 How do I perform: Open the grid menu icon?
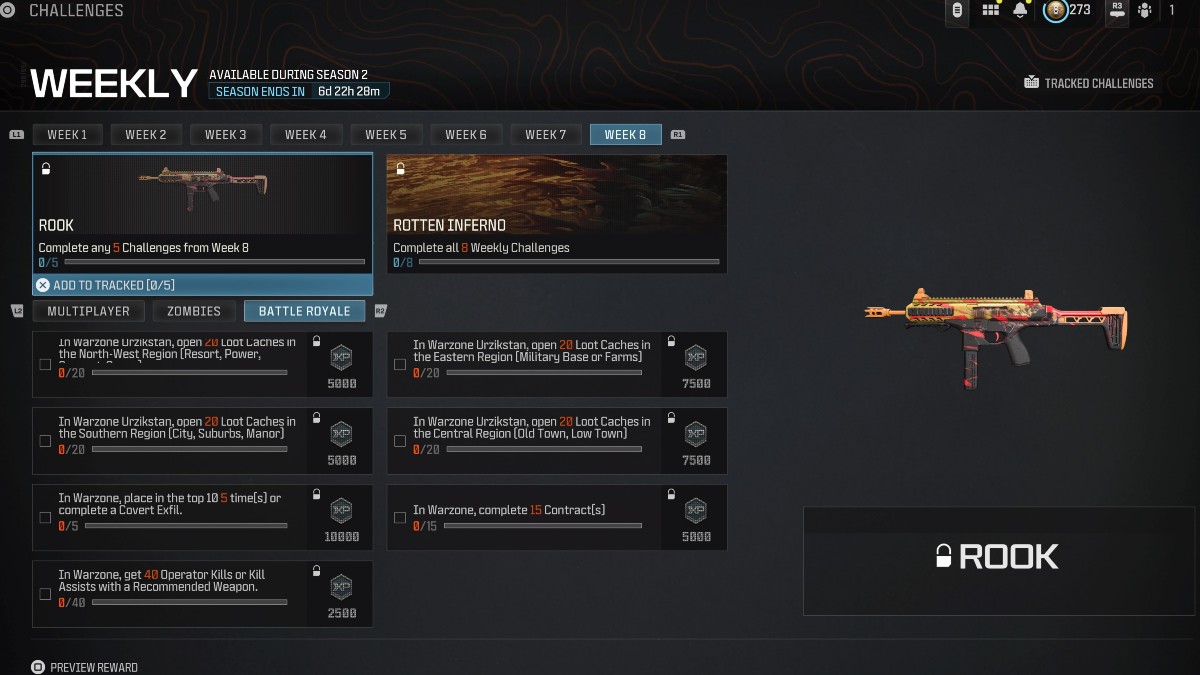pyautogui.click(x=991, y=10)
